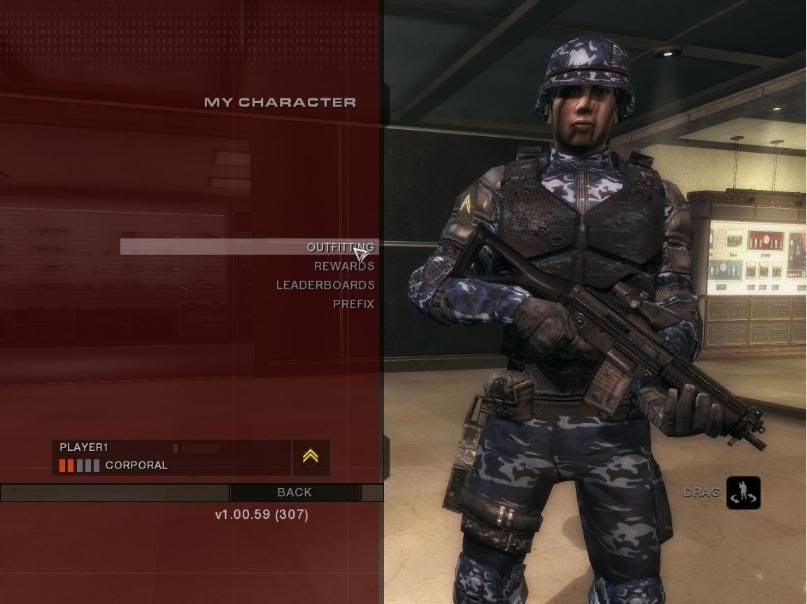Image resolution: width=807 pixels, height=604 pixels.
Task: Select the Player1 Corporal profile panel
Action: 171,457
